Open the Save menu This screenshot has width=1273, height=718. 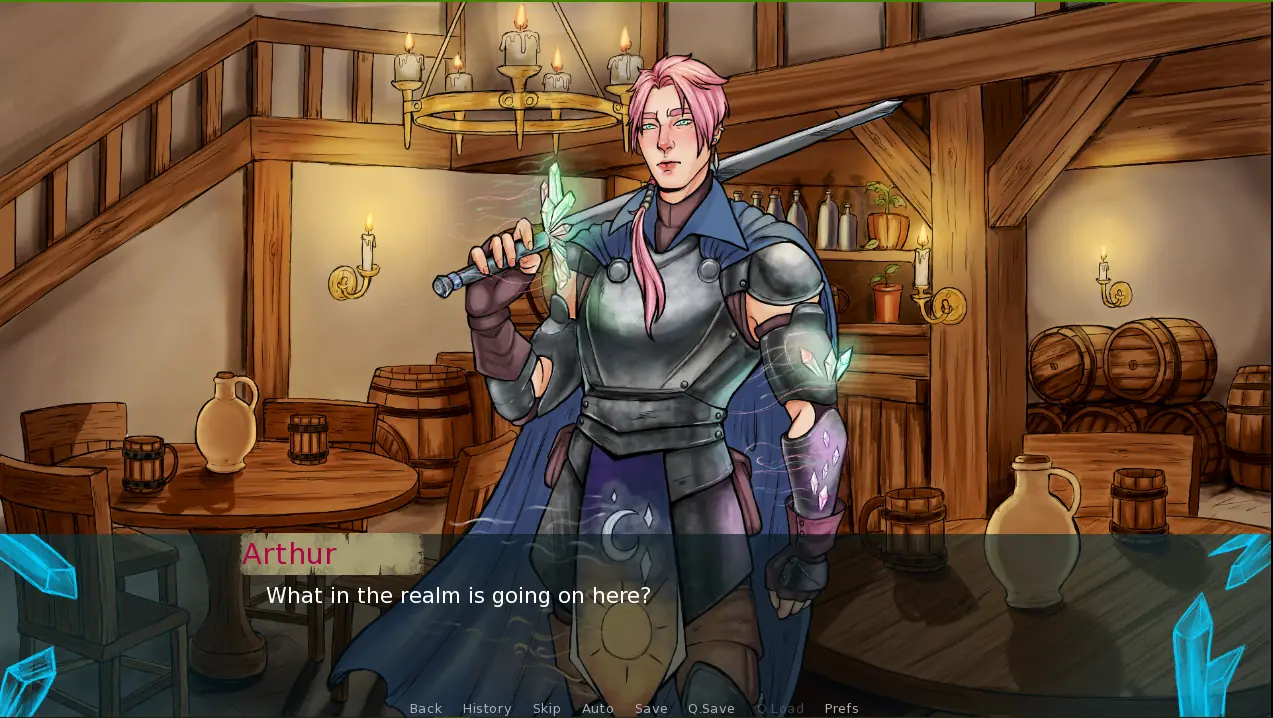coord(651,708)
